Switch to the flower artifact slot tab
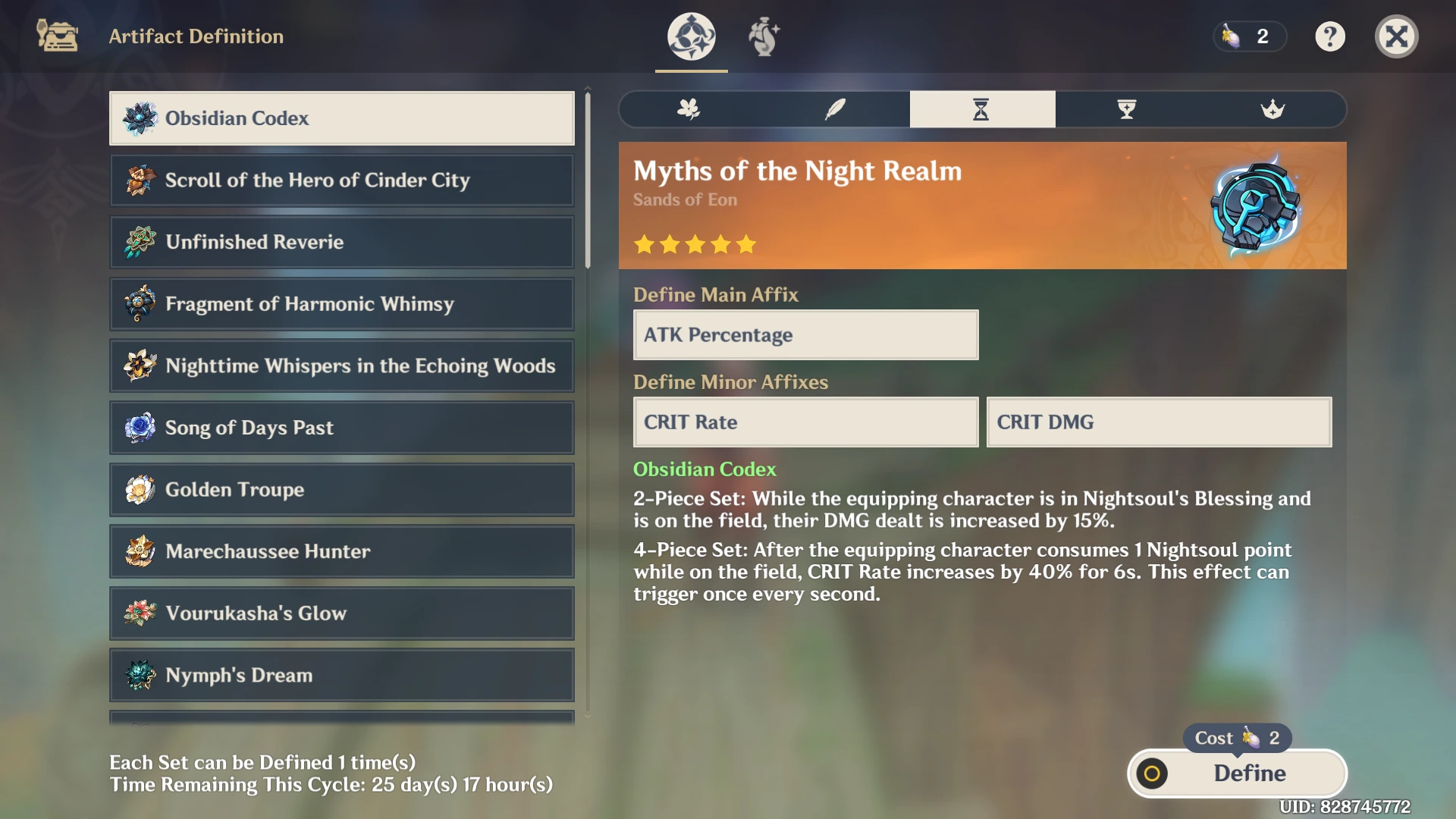Viewport: 1456px width, 819px height. pos(689,109)
